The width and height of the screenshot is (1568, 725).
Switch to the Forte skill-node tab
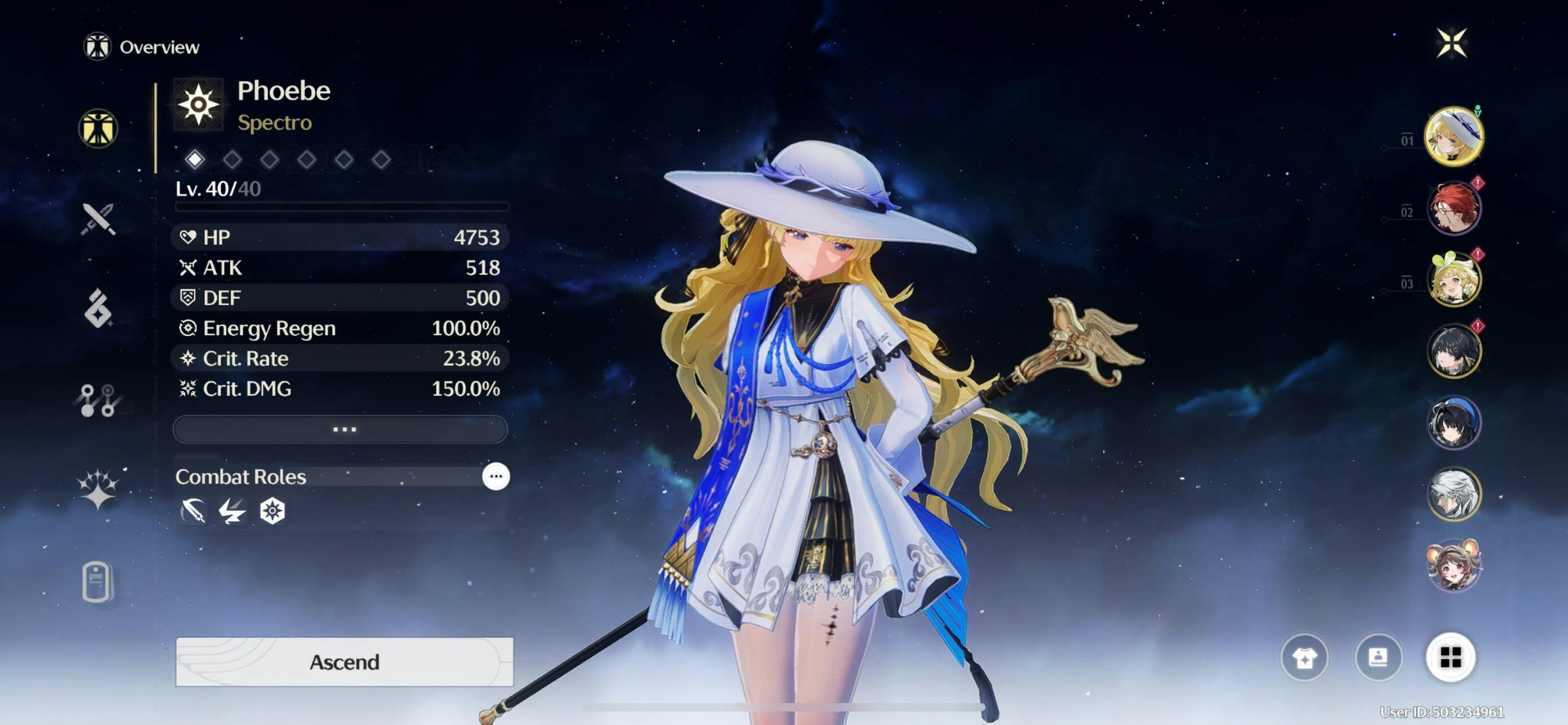(98, 400)
